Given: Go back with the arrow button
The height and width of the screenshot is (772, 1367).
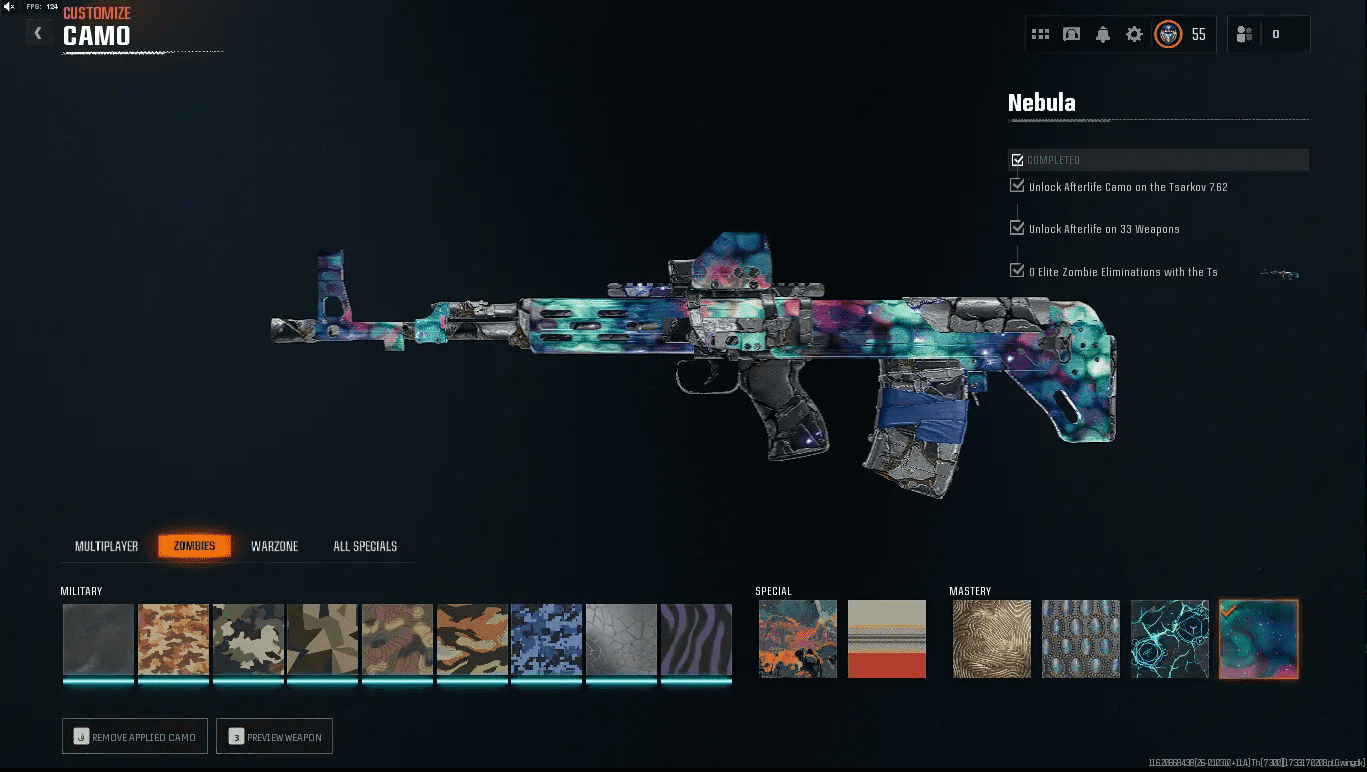Looking at the screenshot, I should click(x=38, y=33).
